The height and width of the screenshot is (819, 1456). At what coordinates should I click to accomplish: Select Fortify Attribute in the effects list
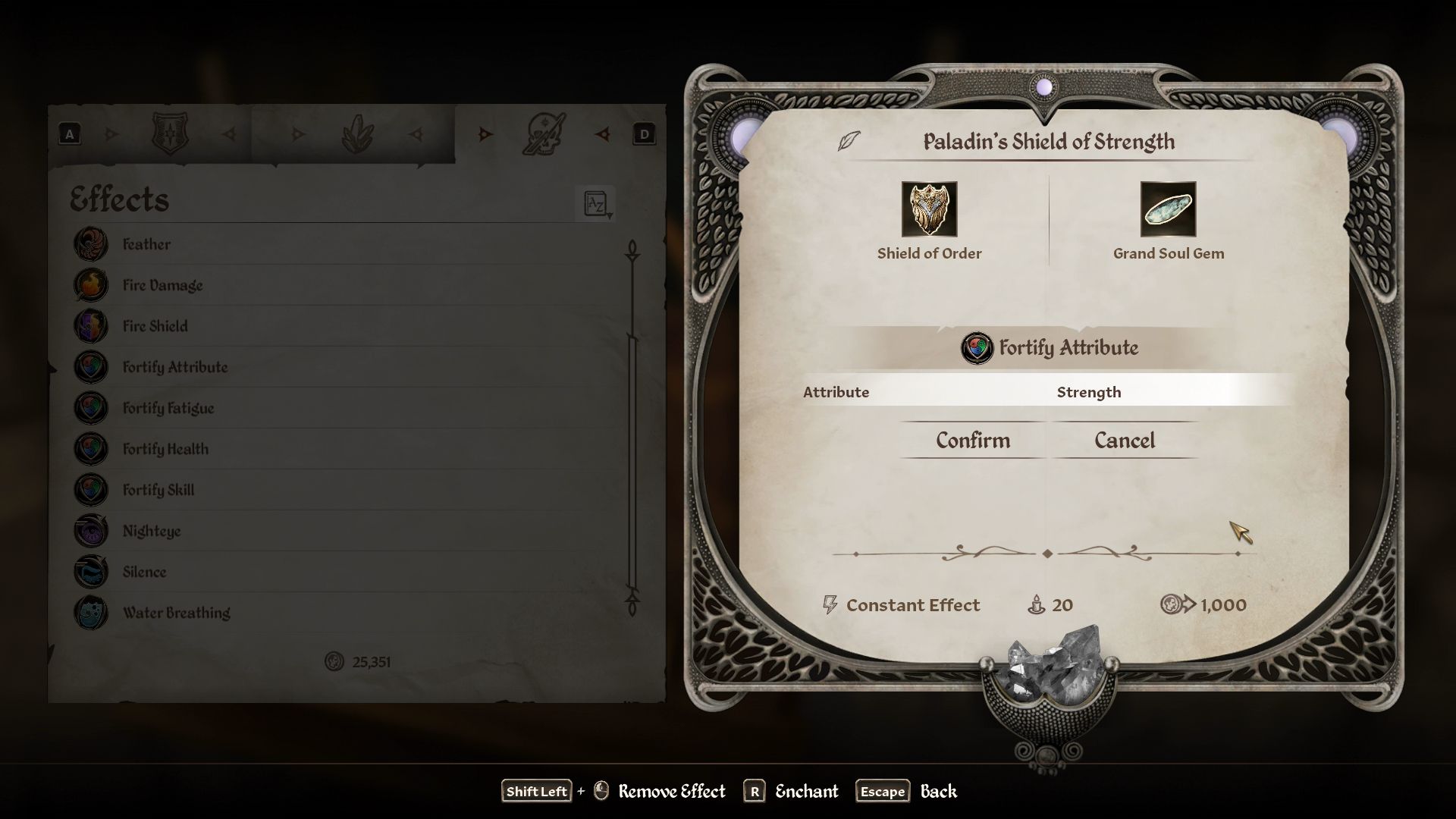click(174, 367)
